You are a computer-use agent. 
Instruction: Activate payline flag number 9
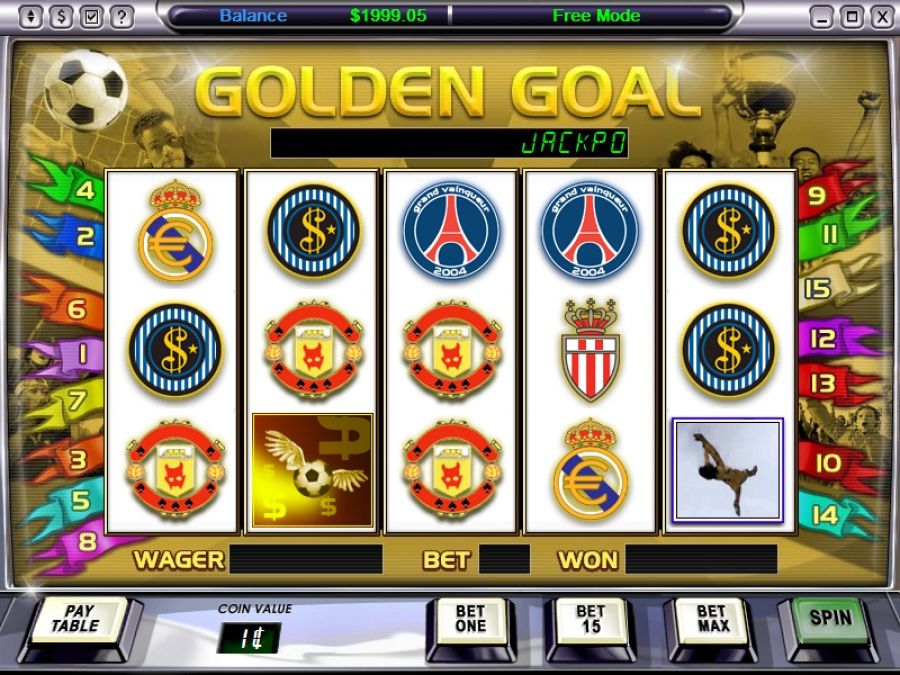point(817,196)
